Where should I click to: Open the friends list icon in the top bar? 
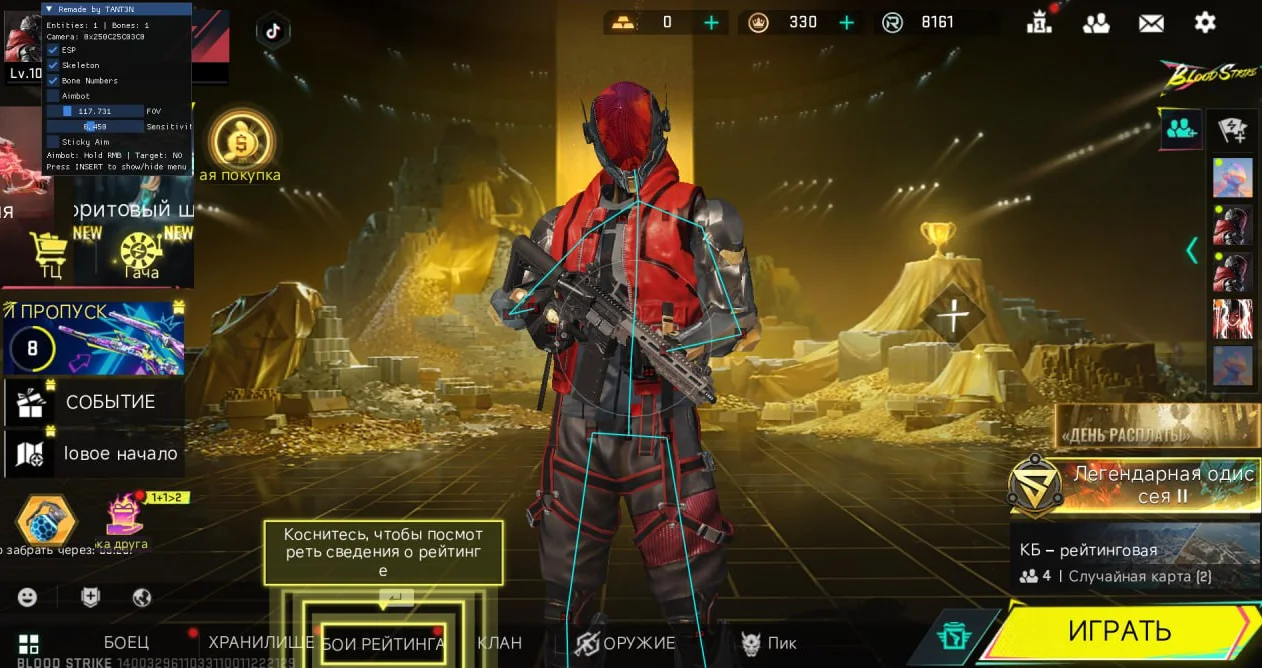1096,23
